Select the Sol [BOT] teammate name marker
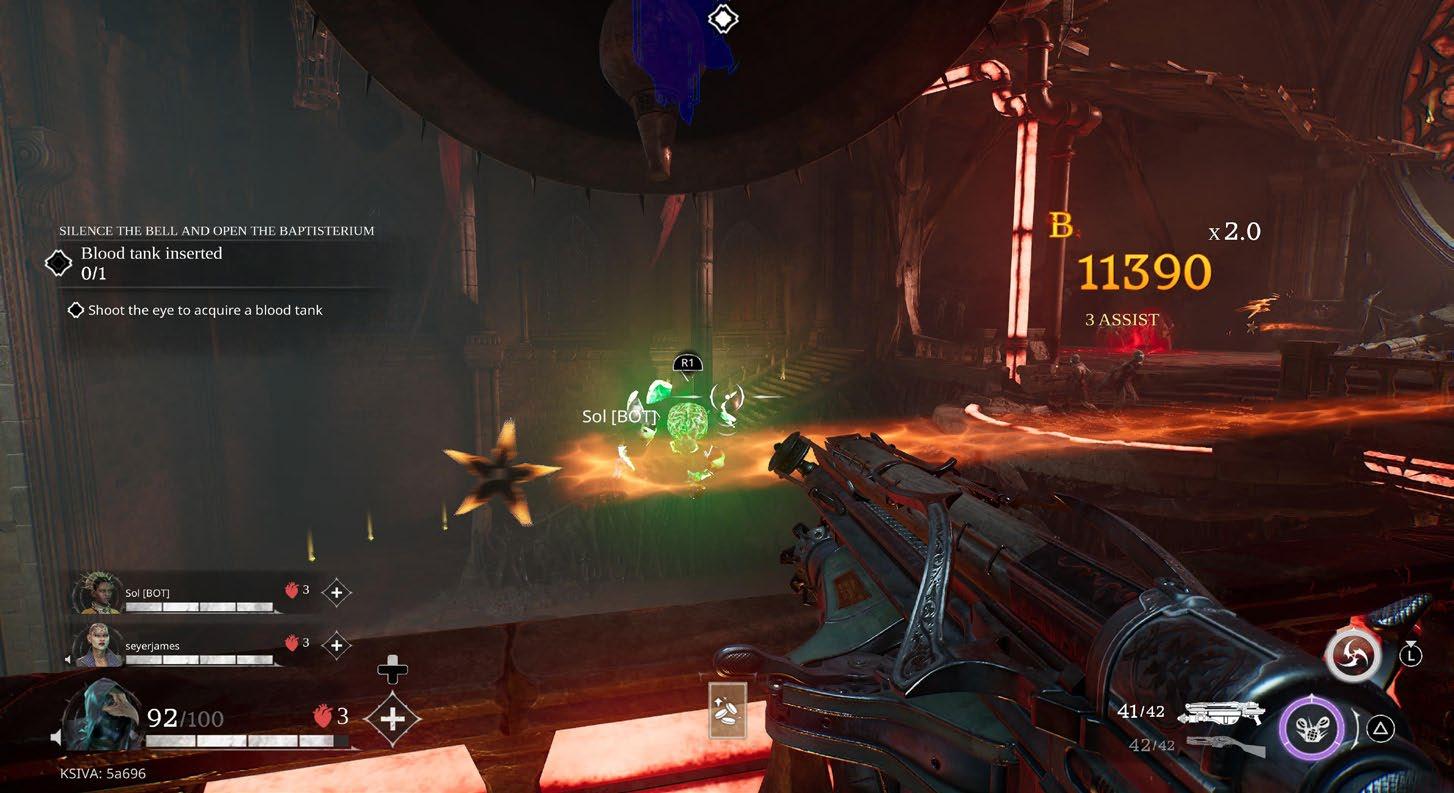The width and height of the screenshot is (1454, 793). [x=619, y=416]
